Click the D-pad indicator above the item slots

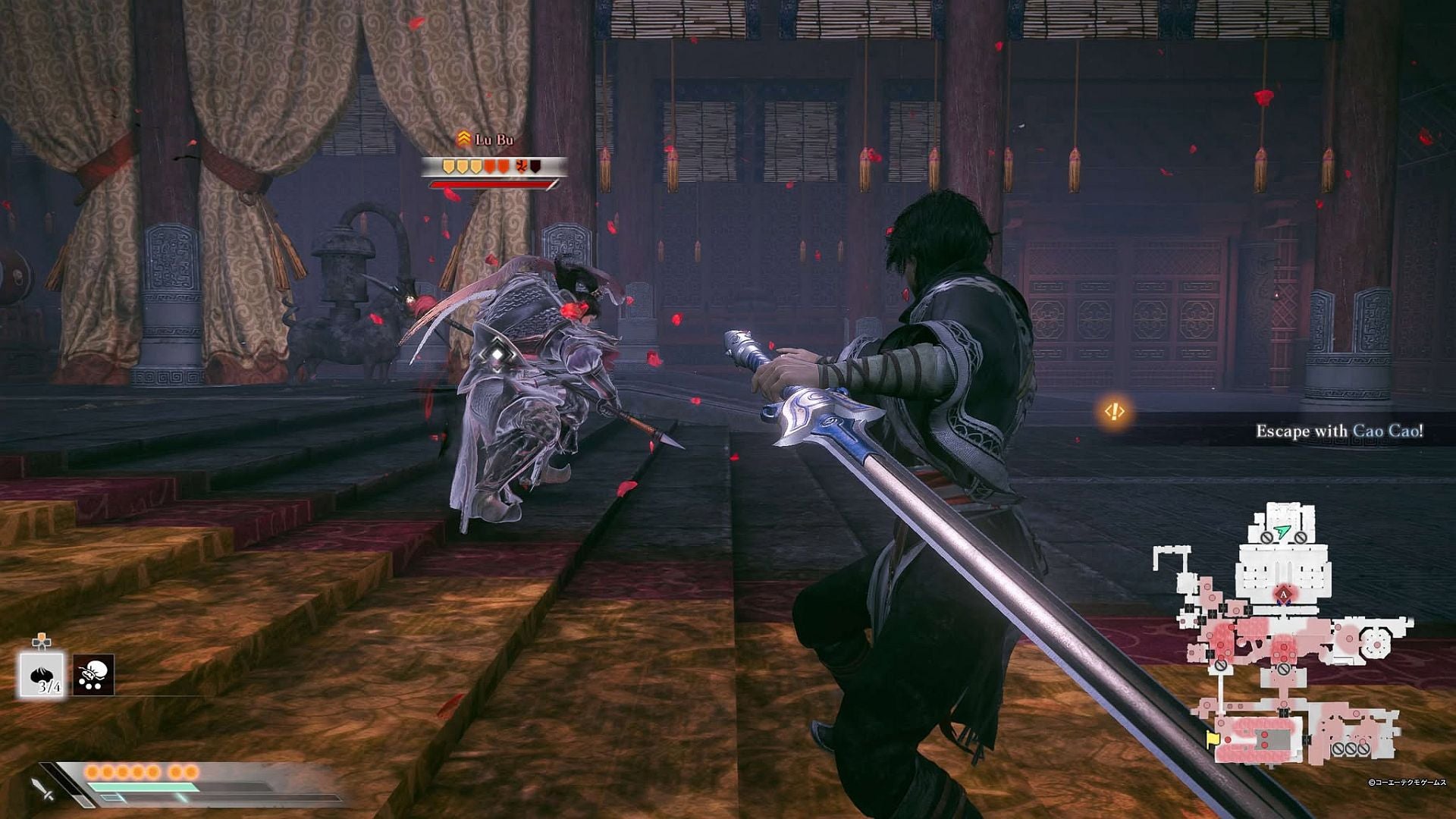(x=41, y=641)
